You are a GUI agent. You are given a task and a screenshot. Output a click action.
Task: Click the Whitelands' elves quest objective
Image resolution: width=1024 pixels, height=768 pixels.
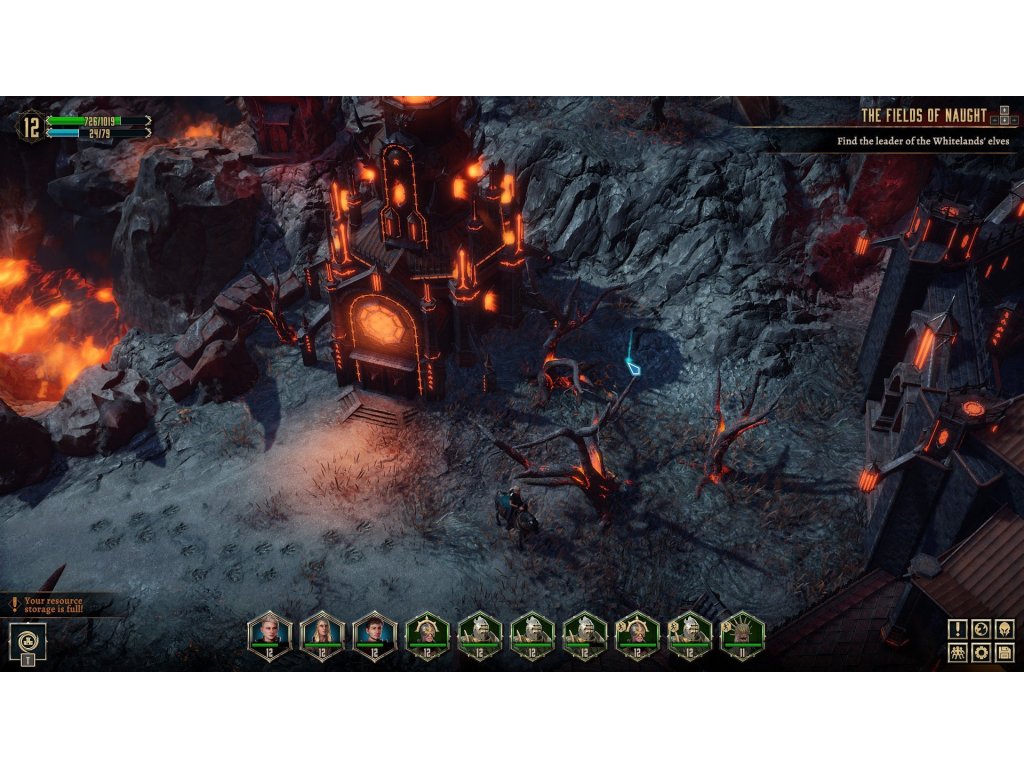tap(922, 142)
